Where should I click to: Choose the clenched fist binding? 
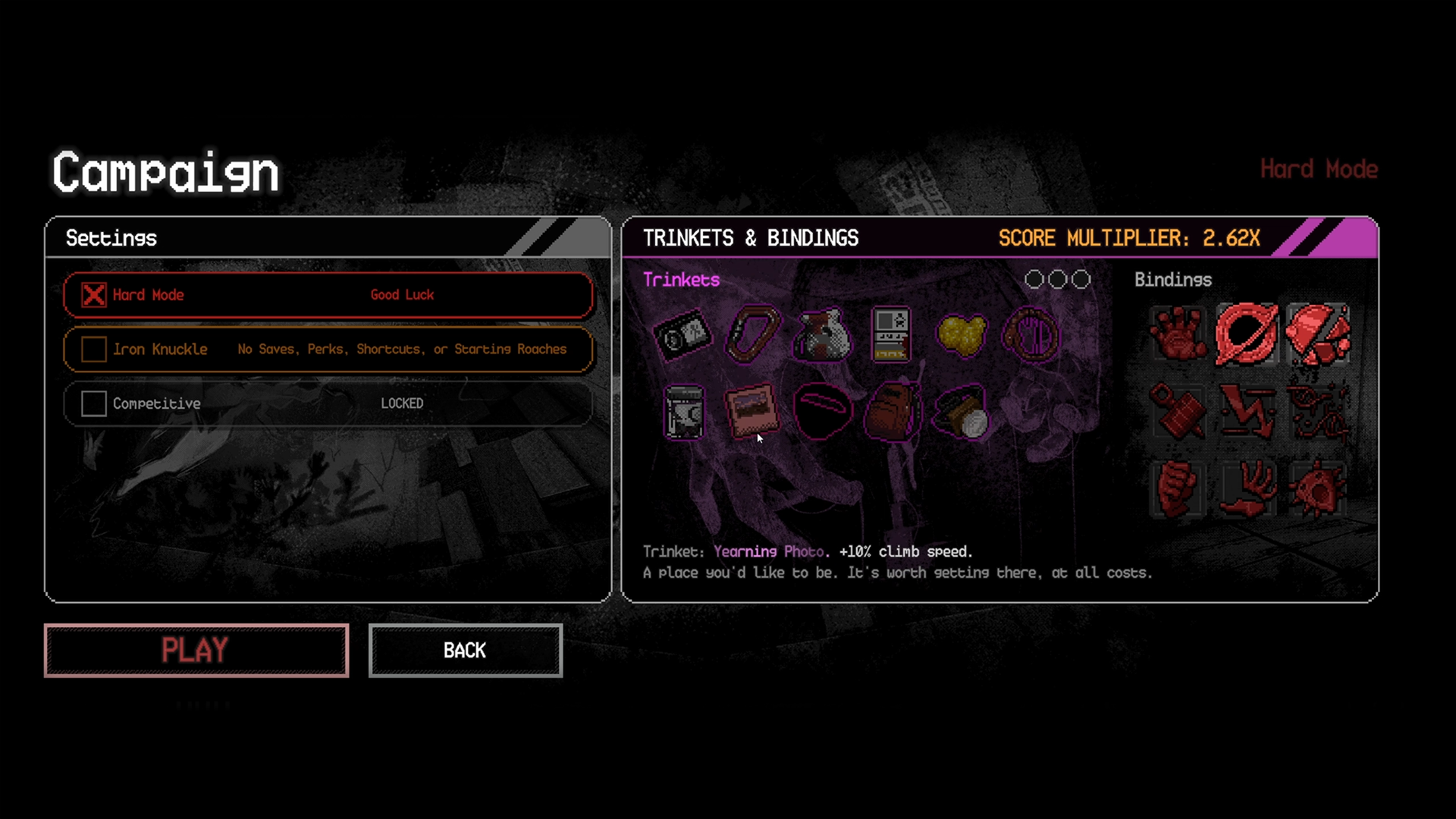coord(1177,489)
